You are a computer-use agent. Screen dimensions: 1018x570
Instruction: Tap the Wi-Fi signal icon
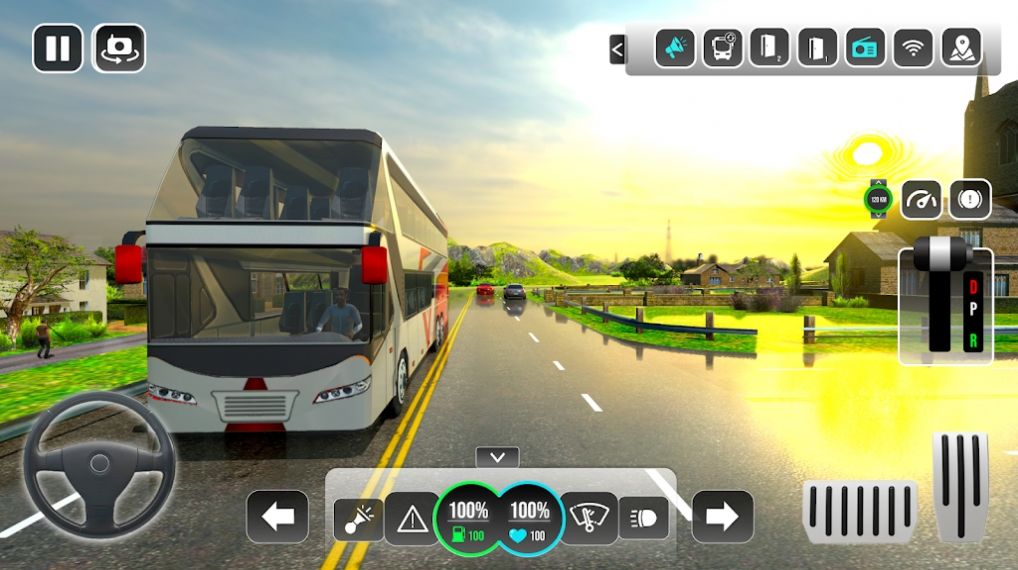(912, 48)
